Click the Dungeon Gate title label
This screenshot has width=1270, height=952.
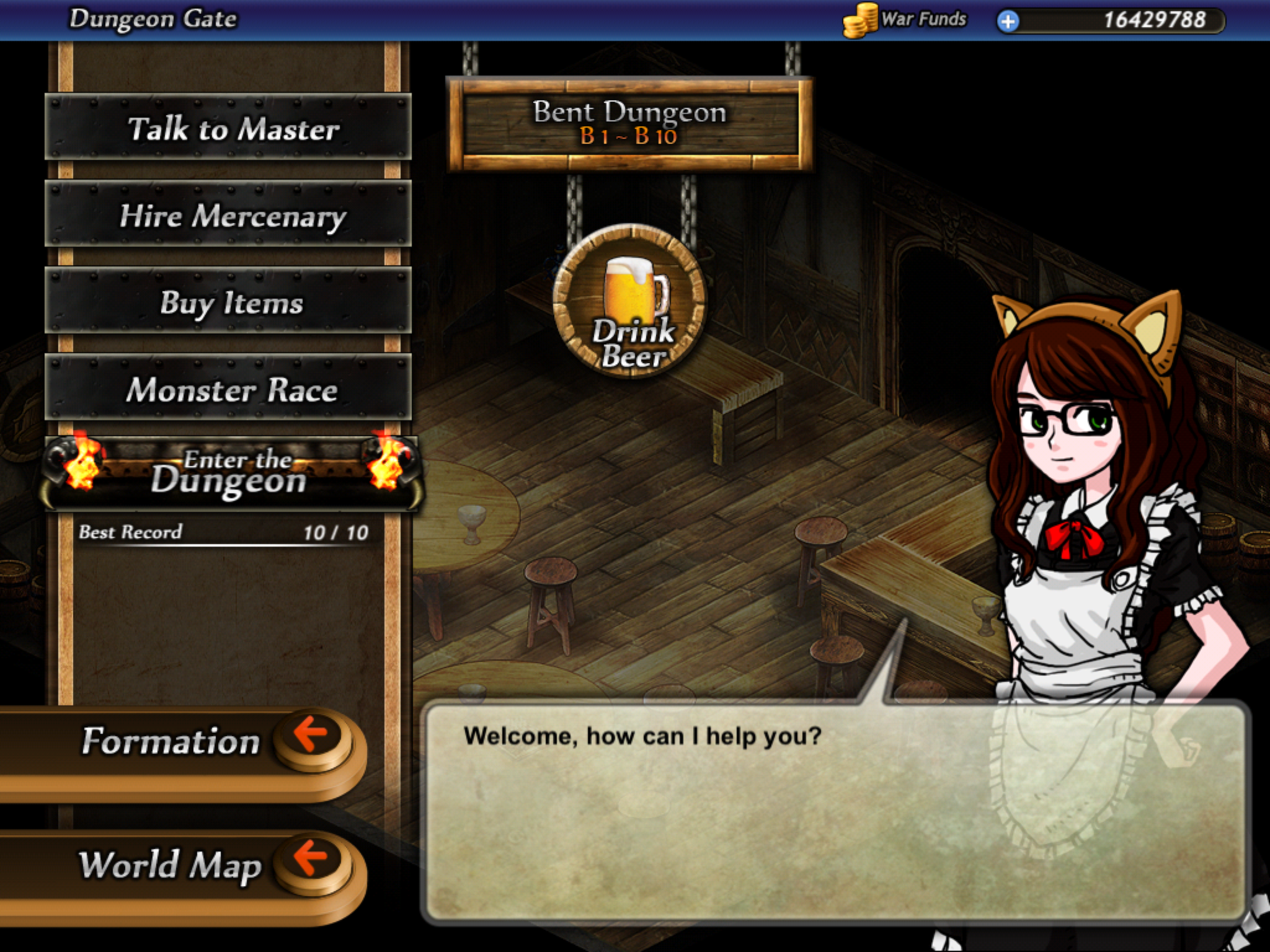[x=152, y=17]
